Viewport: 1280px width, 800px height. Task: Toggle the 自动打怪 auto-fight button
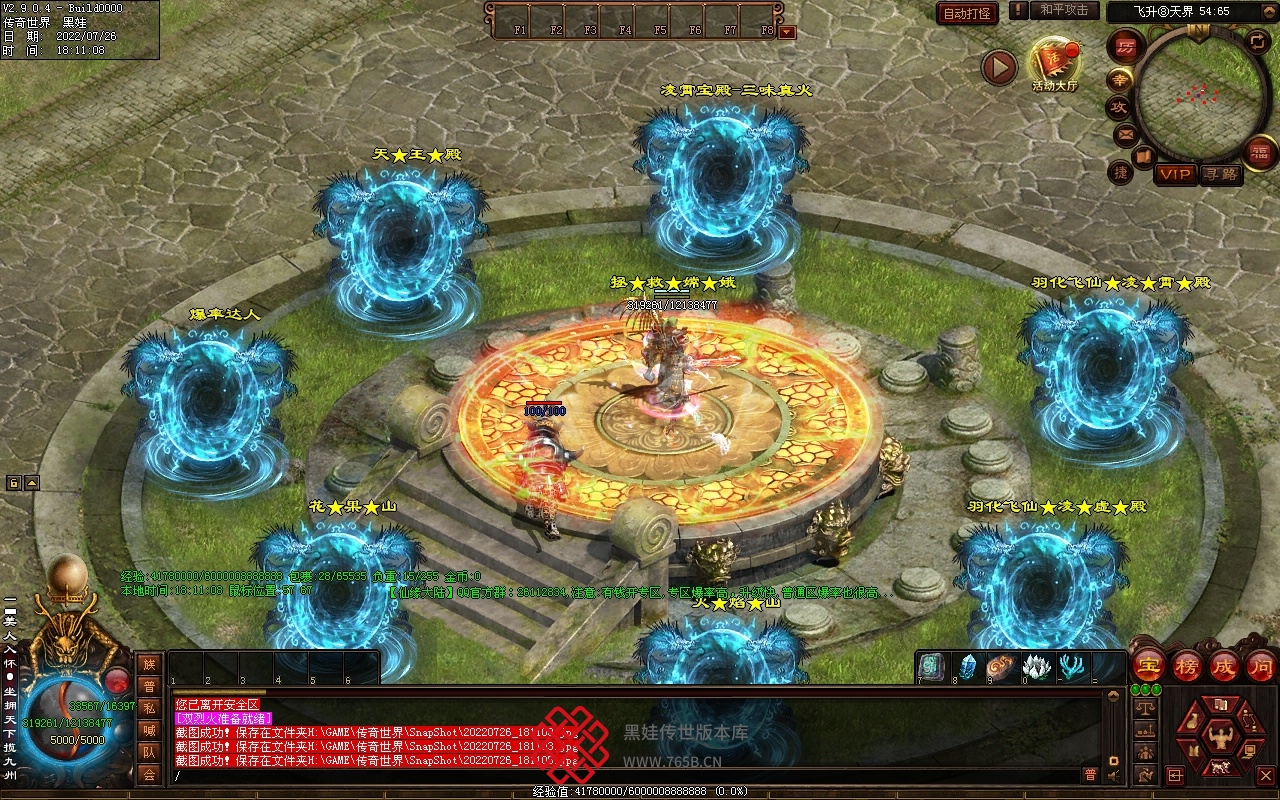[967, 13]
